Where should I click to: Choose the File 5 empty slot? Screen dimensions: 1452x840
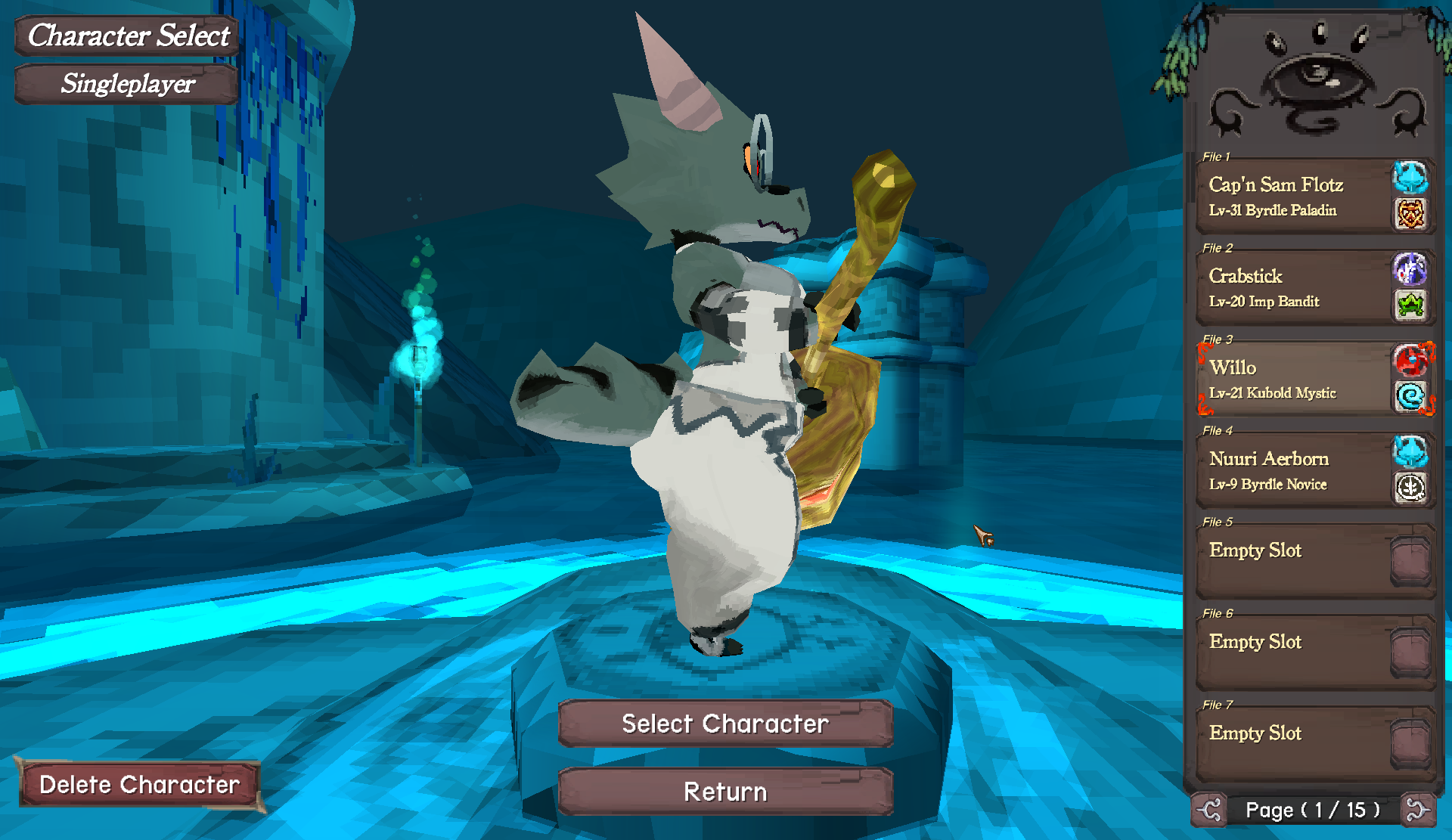click(x=1293, y=561)
